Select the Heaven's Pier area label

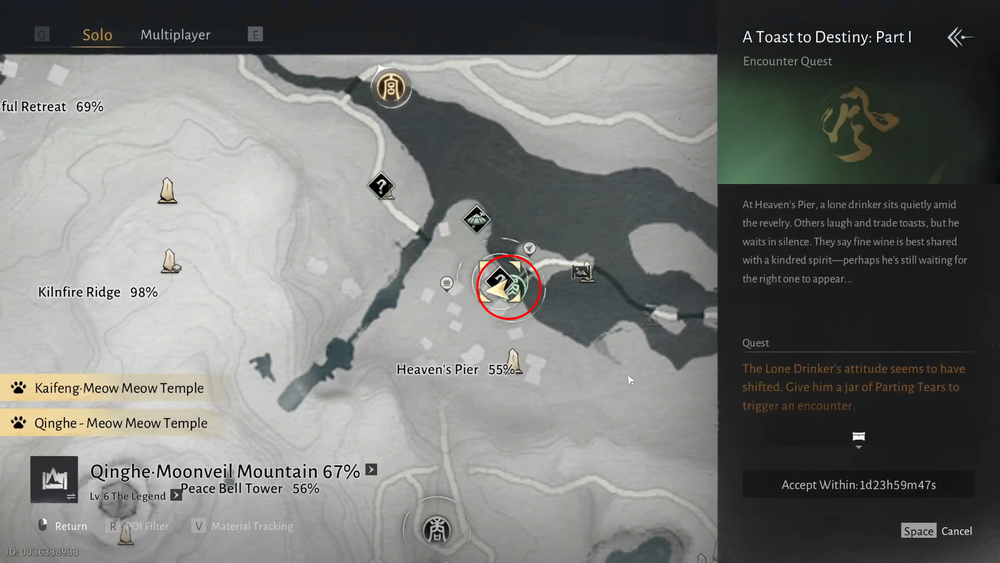438,369
